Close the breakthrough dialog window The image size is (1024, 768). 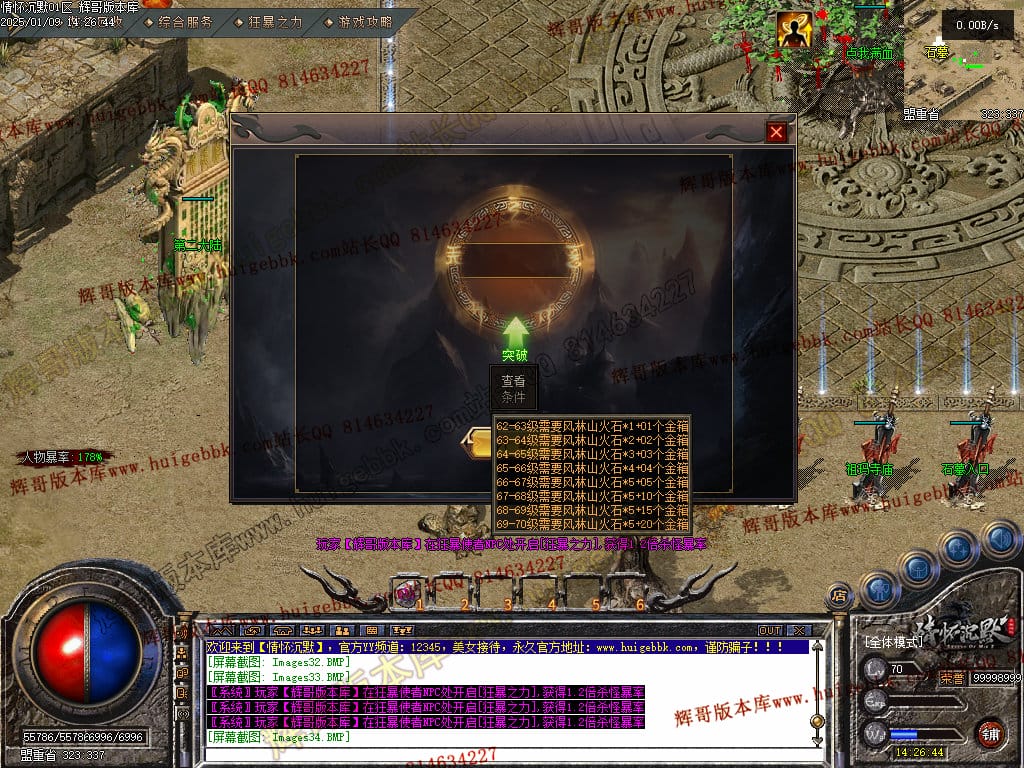(x=776, y=132)
